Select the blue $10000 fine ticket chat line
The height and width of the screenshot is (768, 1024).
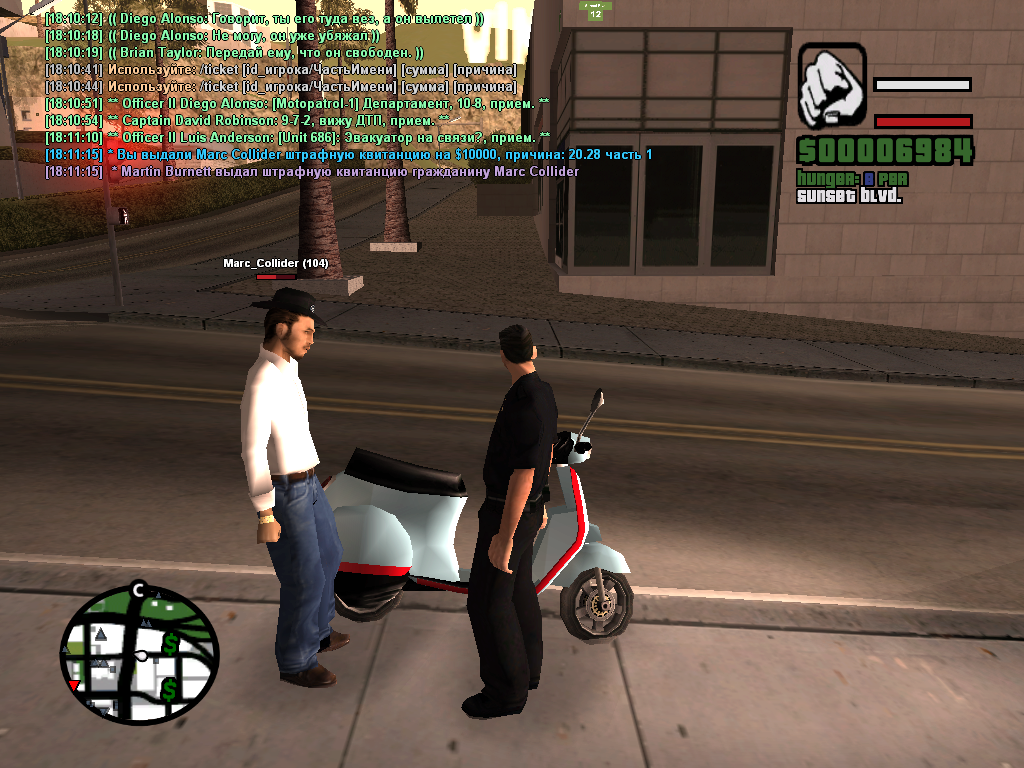coord(348,154)
